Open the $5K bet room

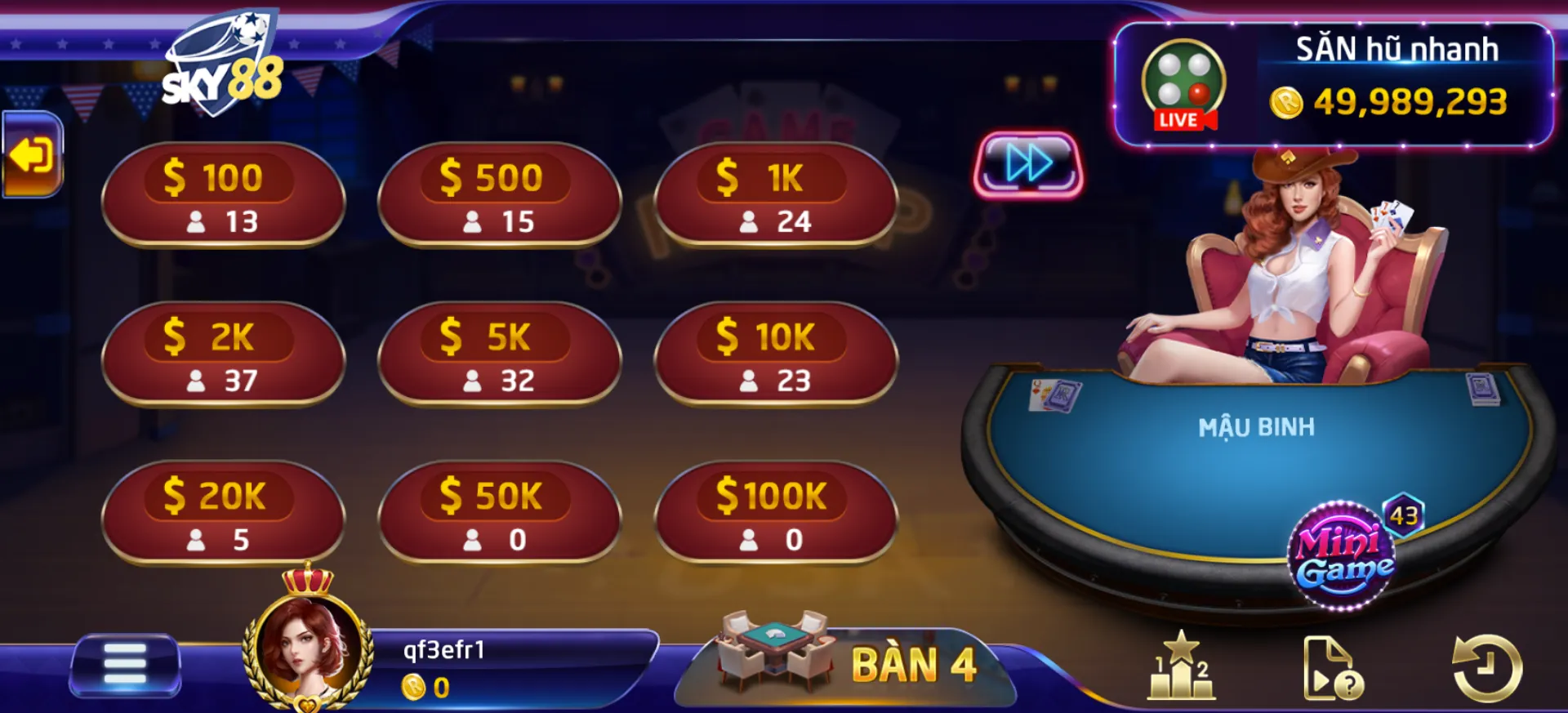499,354
